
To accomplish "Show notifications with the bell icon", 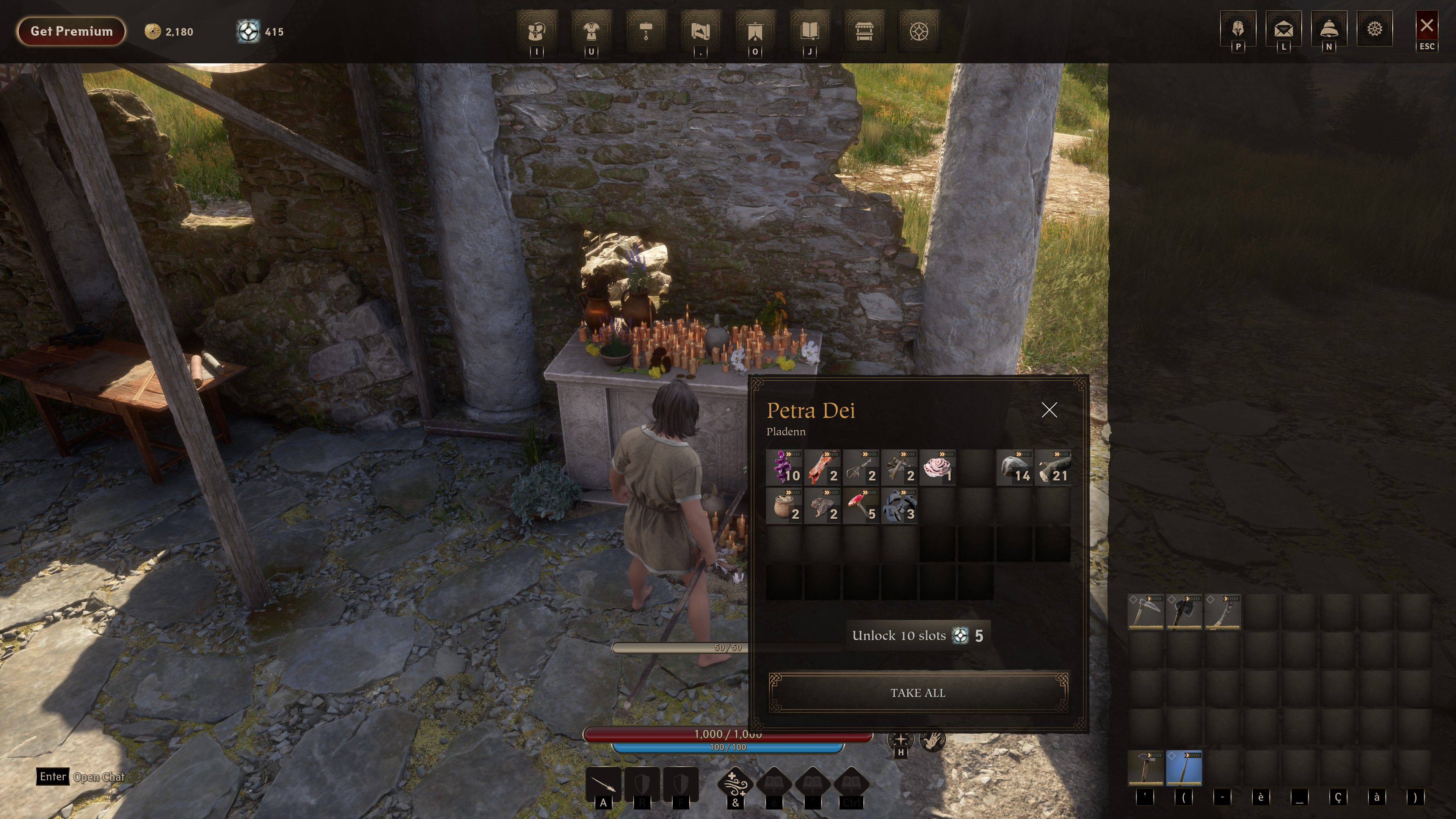I will point(1329,29).
